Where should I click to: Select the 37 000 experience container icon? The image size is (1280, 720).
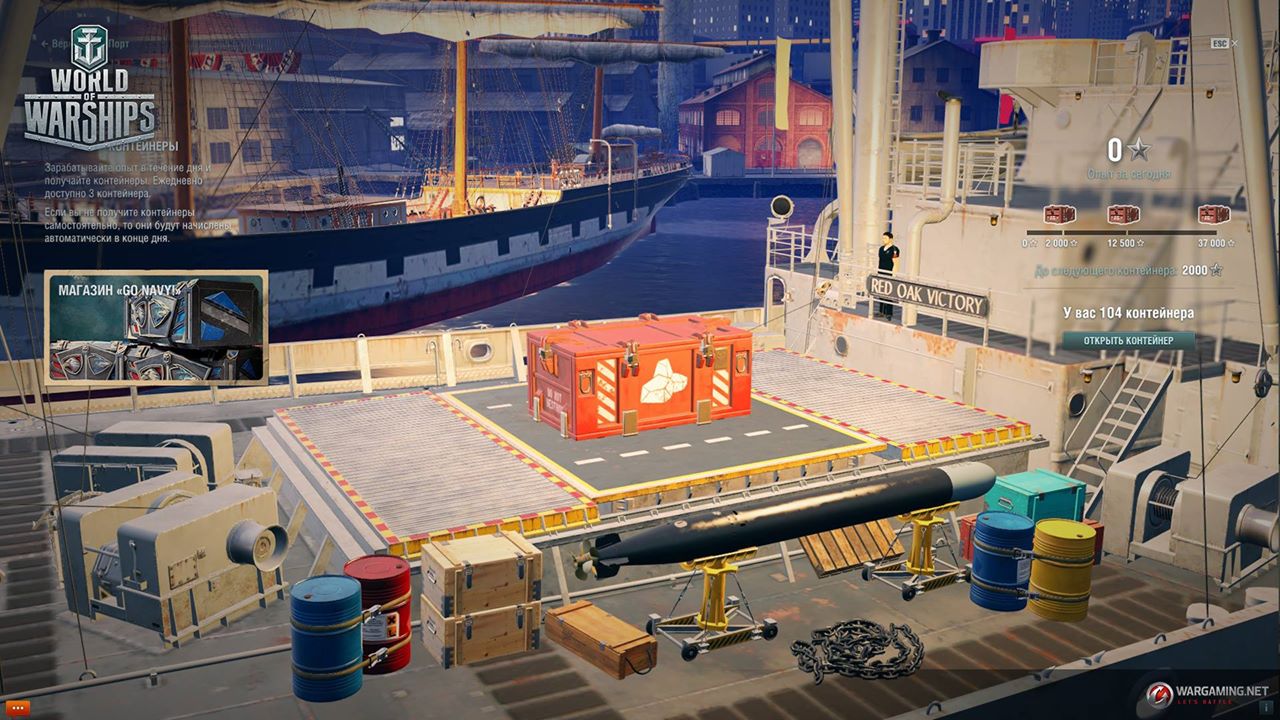pos(1213,214)
